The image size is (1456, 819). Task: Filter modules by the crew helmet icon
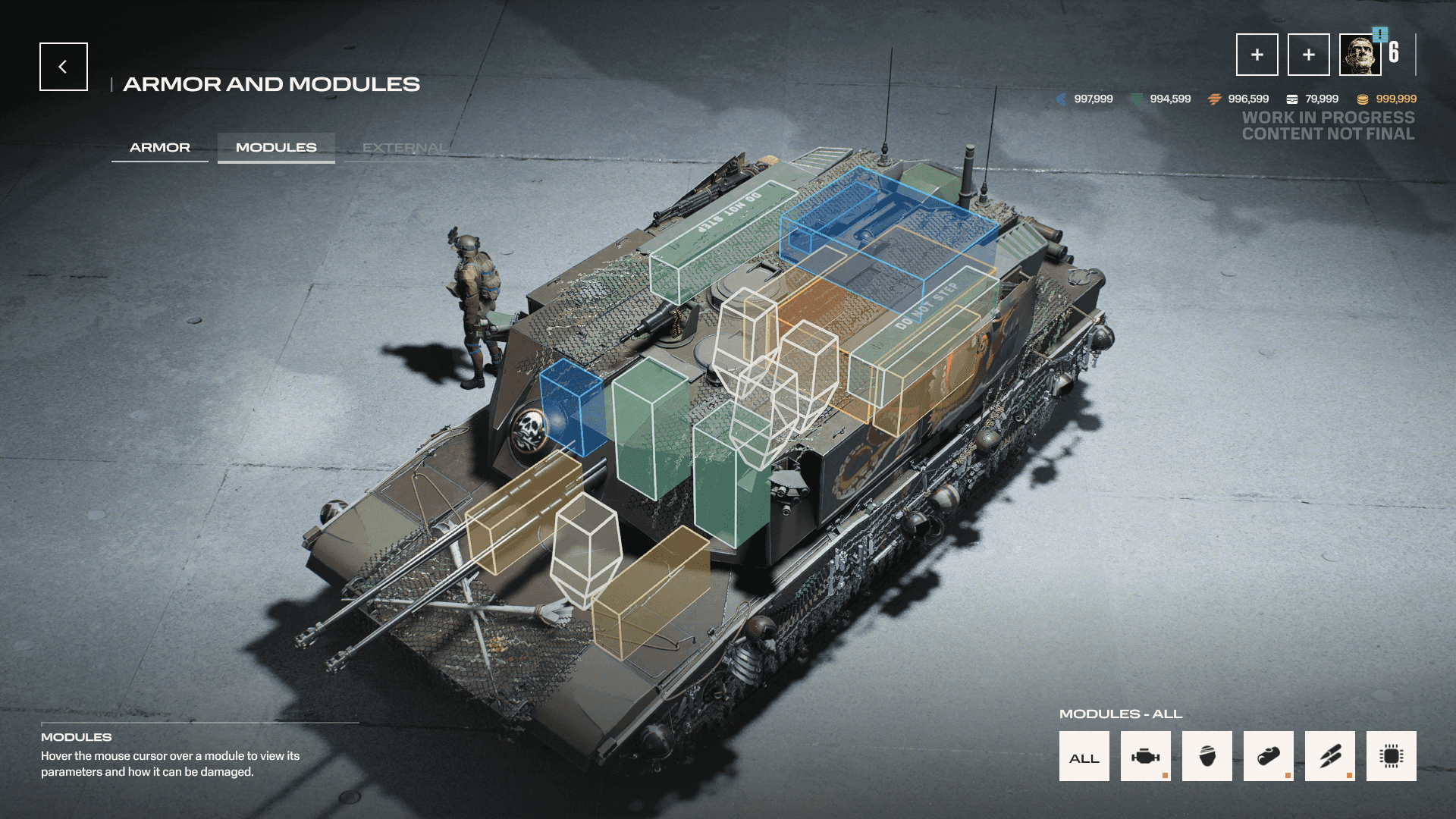point(1207,757)
